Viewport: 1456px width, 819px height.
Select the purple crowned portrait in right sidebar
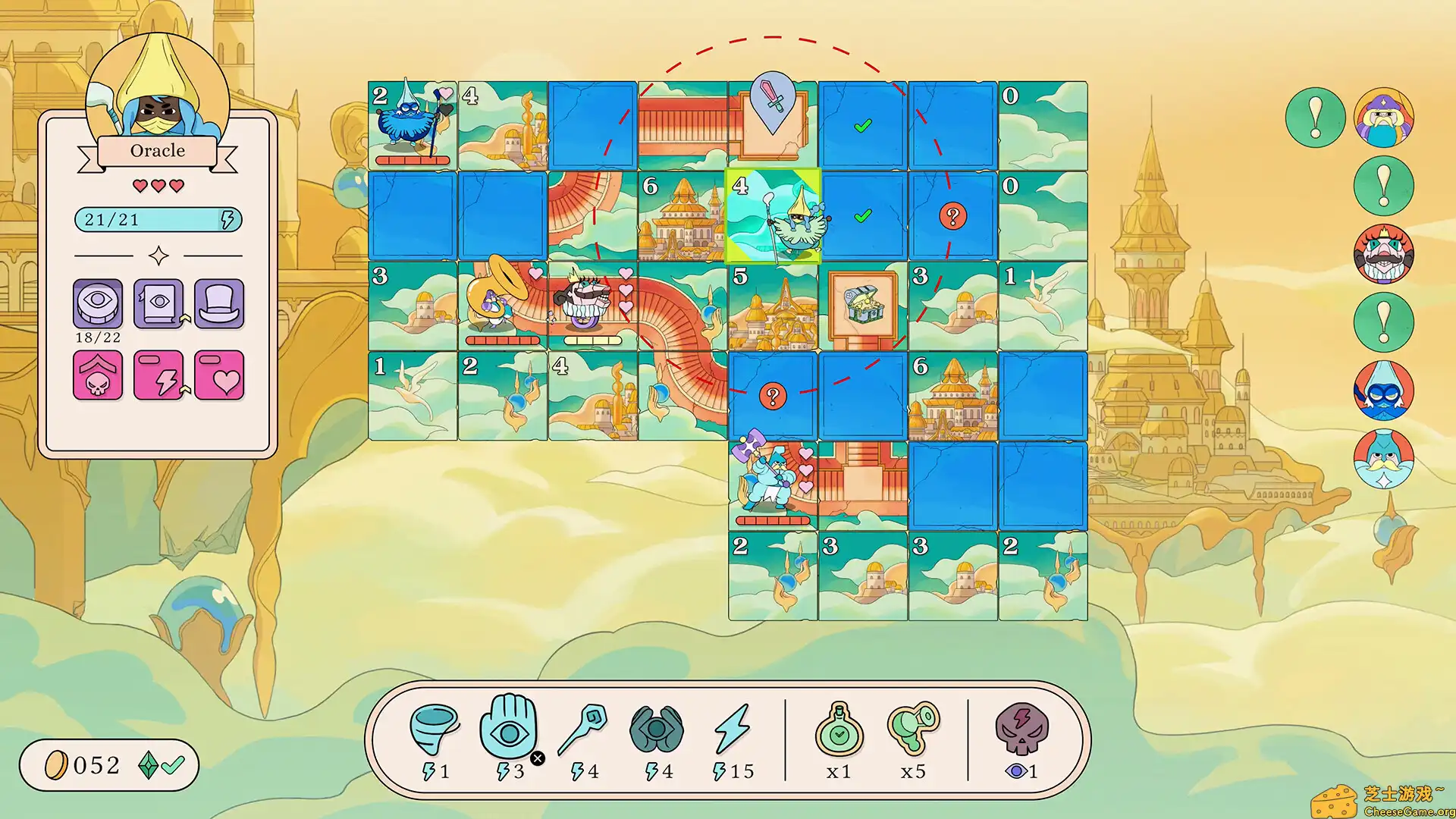point(1385,115)
